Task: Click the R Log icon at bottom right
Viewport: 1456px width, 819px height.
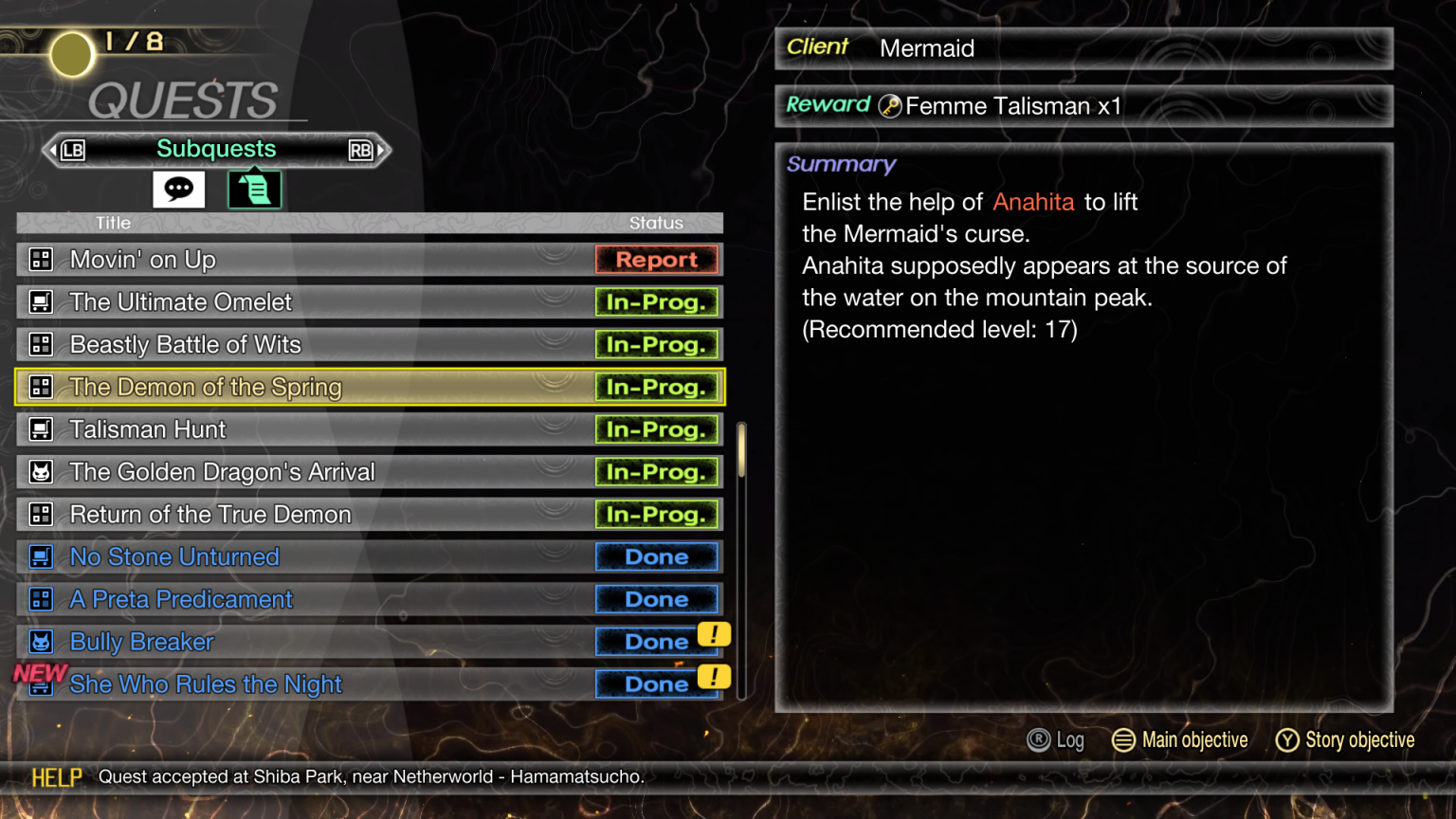Action: pyautogui.click(x=1041, y=739)
